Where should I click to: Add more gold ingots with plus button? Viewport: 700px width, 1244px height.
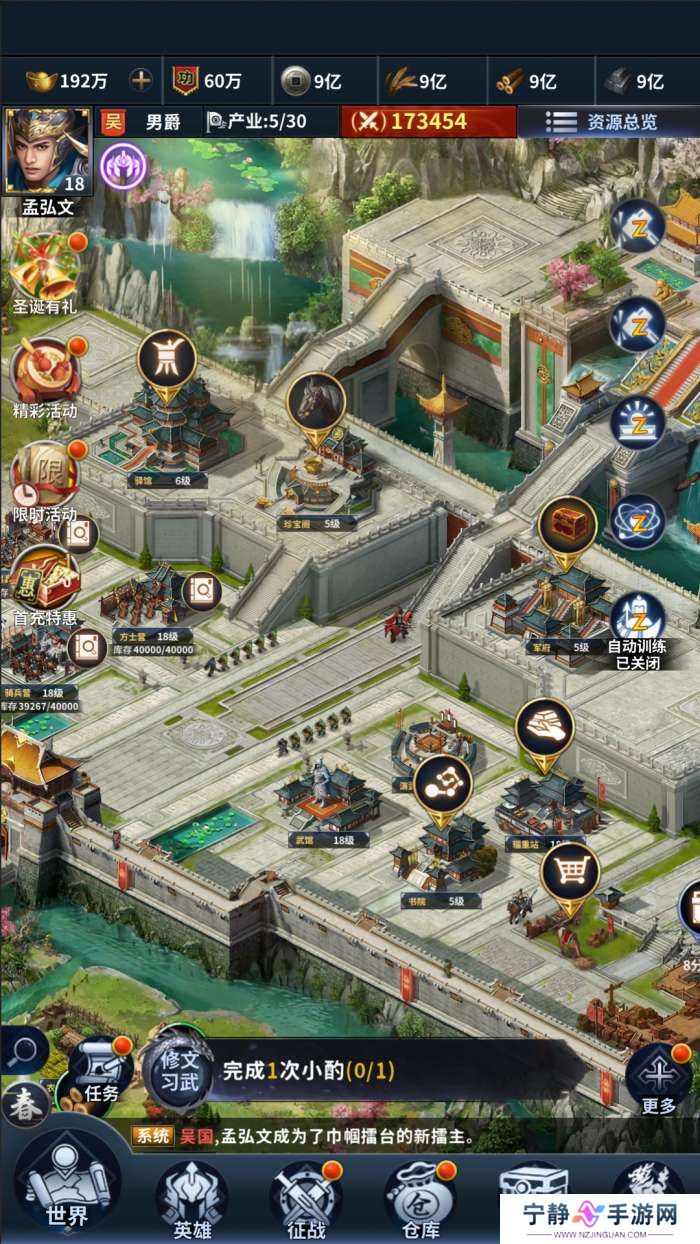tap(142, 81)
